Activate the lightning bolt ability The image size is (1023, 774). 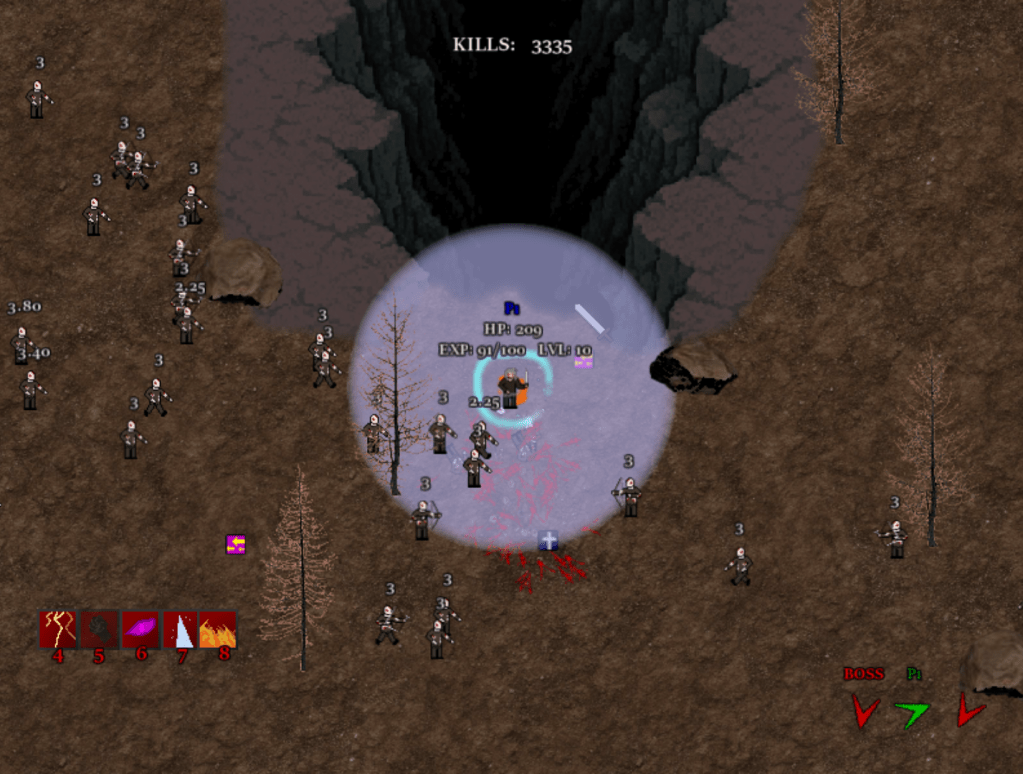coord(58,629)
